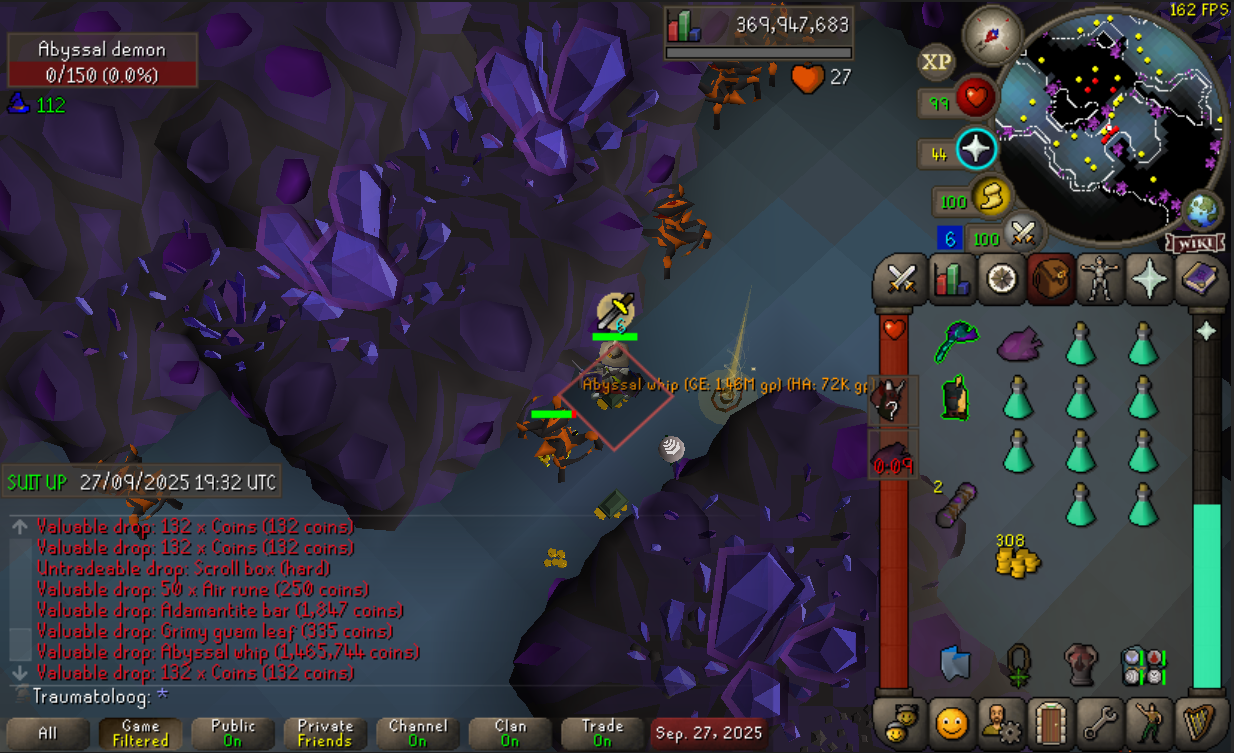Open the Magic spellbook tab
Image resolution: width=1234 pixels, height=753 pixels.
tap(1198, 279)
